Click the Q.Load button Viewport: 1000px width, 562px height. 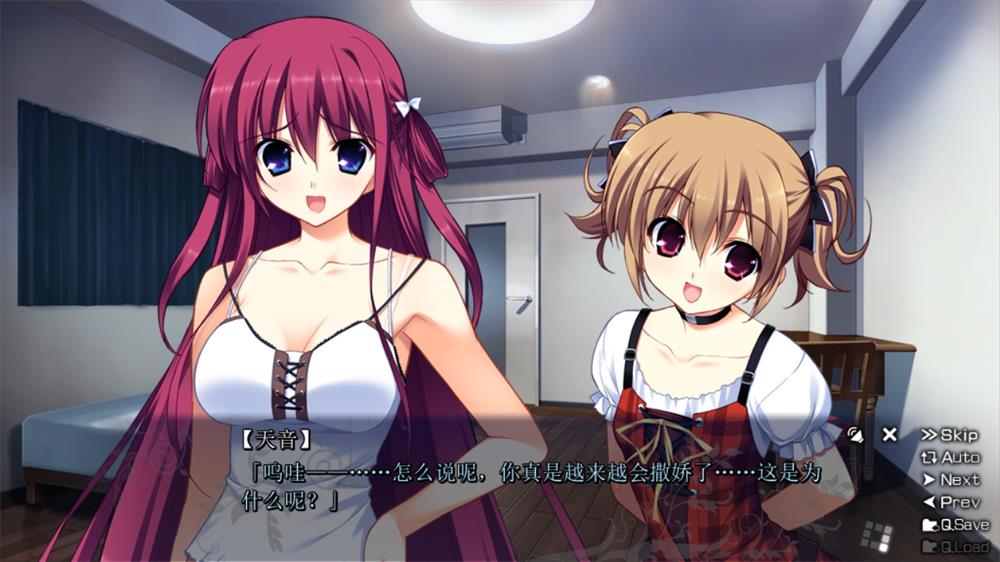955,547
